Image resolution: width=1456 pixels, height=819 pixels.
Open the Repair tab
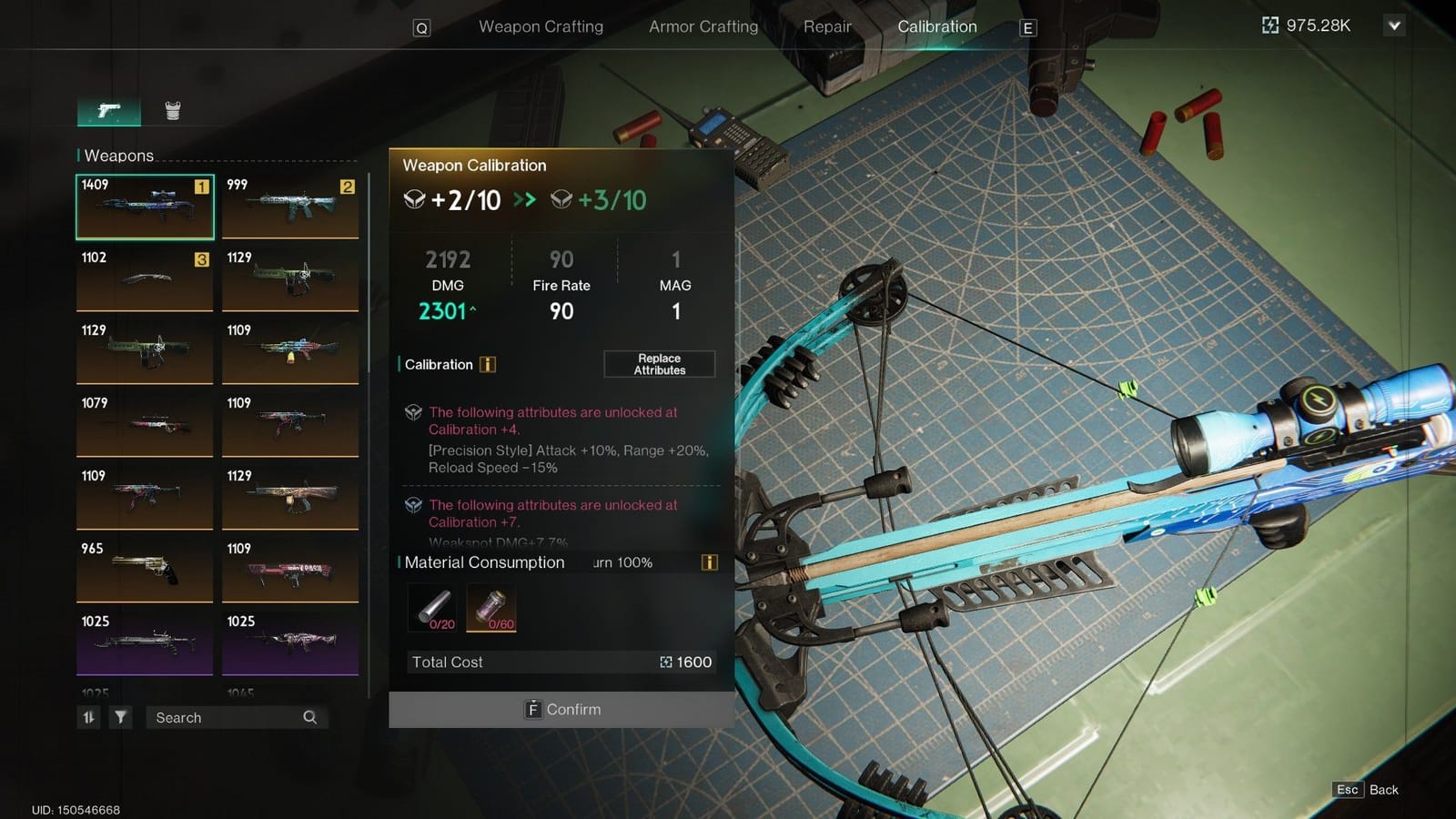(826, 26)
